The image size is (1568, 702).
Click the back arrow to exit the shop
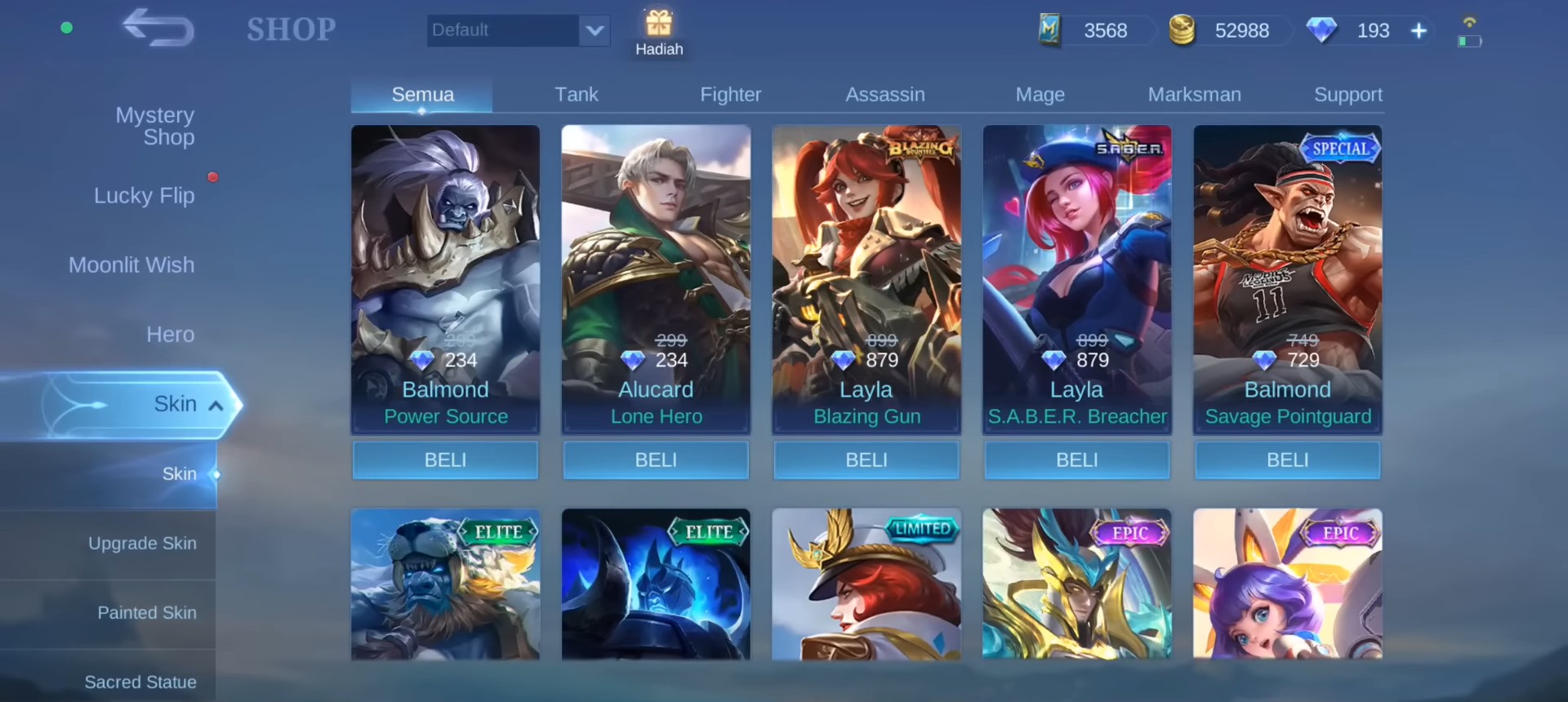[x=157, y=29]
